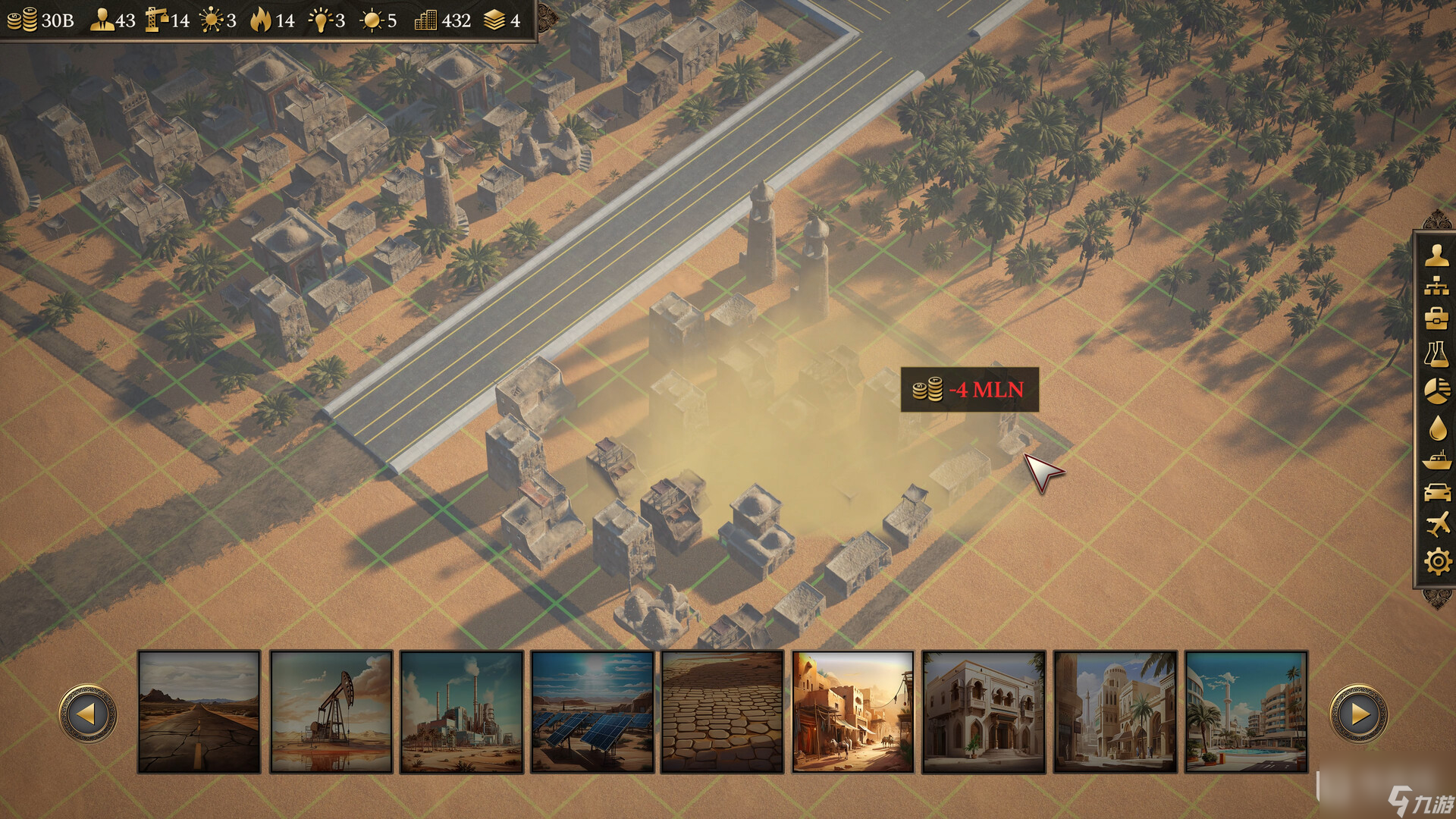Open the person silhouette panel
The width and height of the screenshot is (1456, 819).
pyautogui.click(x=1436, y=256)
